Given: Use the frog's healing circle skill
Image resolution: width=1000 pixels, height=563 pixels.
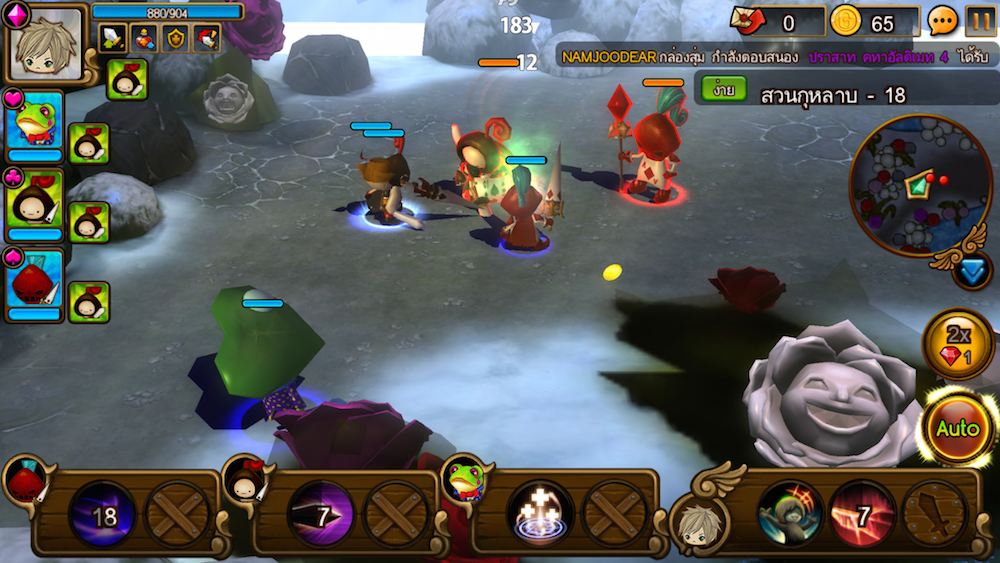Looking at the screenshot, I should click(x=538, y=515).
